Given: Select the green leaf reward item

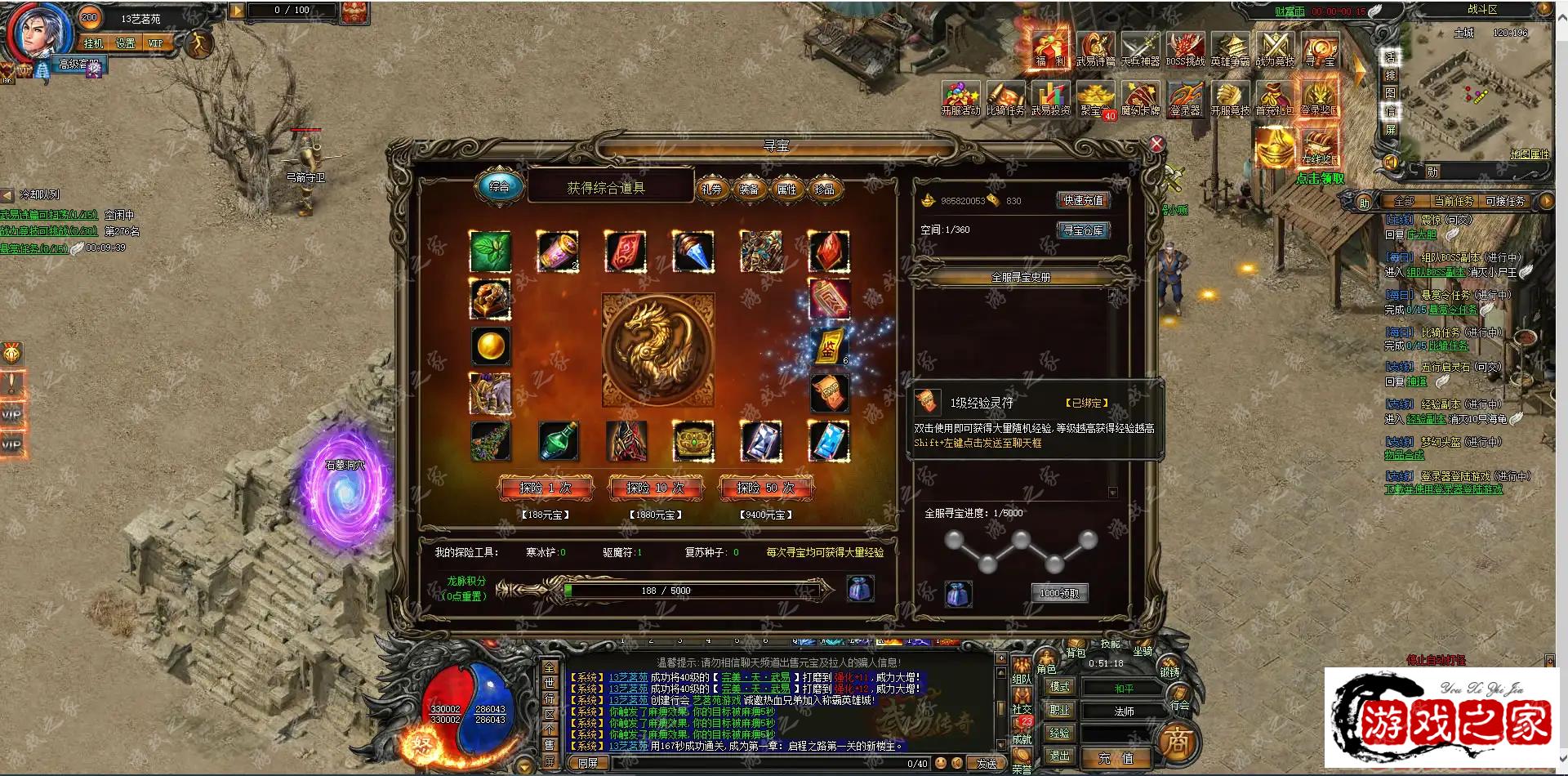Looking at the screenshot, I should (490, 251).
